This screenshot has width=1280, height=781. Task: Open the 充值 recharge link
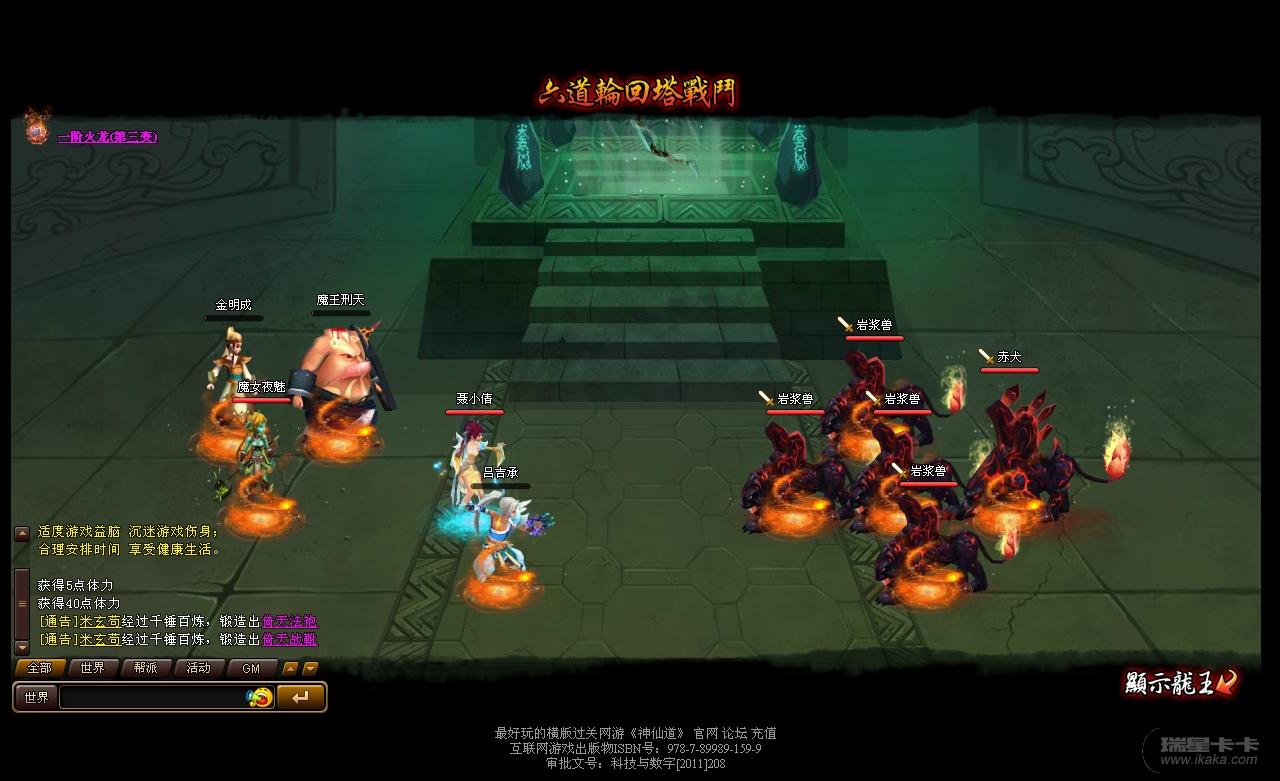pos(764,733)
